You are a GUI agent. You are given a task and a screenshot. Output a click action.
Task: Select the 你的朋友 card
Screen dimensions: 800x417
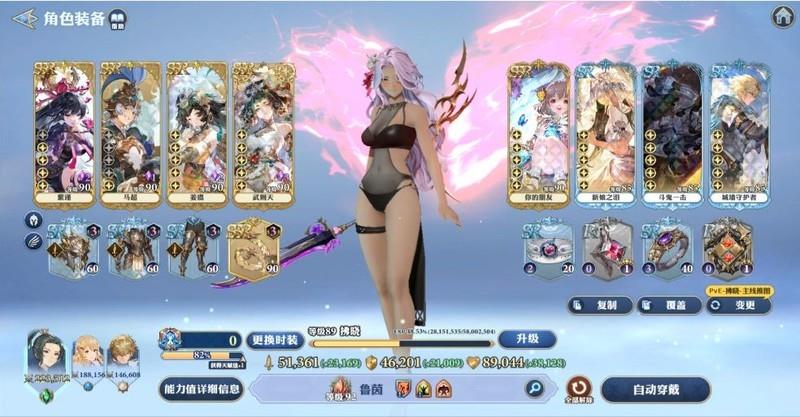(538, 134)
